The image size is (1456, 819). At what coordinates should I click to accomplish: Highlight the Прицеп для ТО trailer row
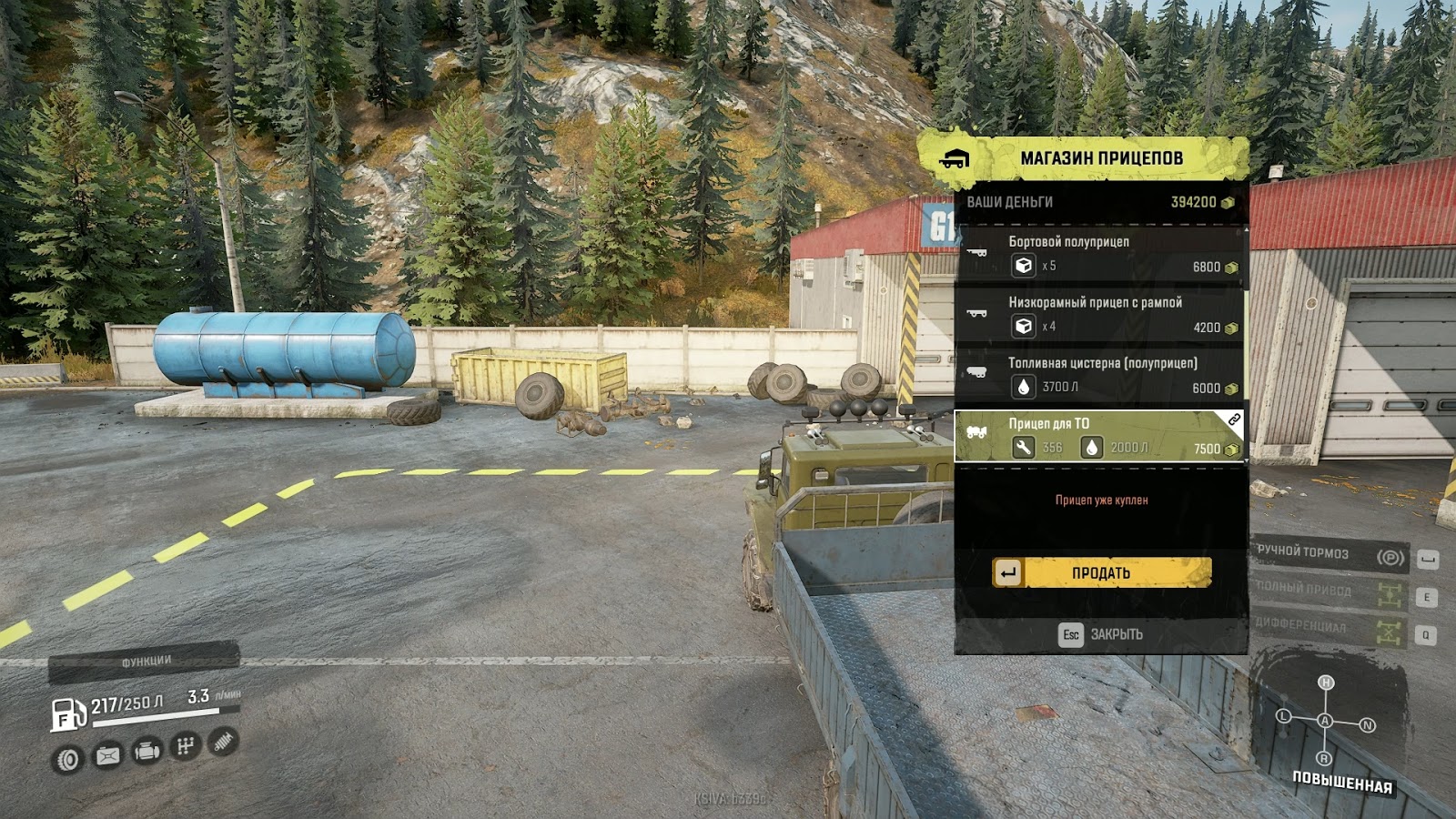pyautogui.click(x=1099, y=437)
